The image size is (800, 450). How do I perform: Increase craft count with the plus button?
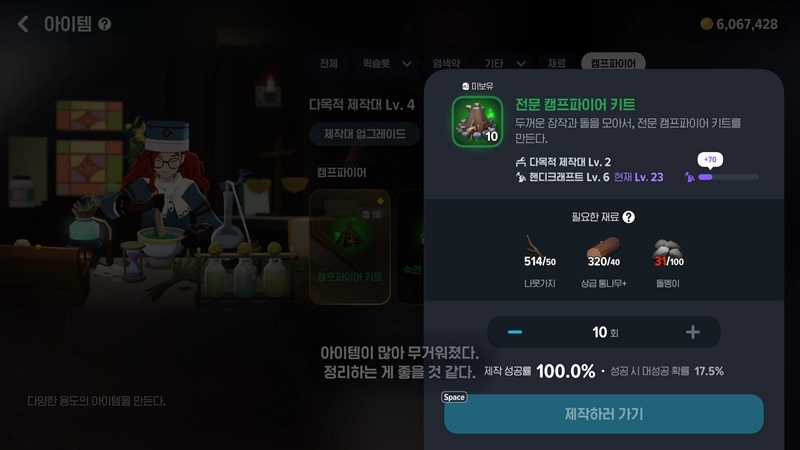(x=693, y=332)
